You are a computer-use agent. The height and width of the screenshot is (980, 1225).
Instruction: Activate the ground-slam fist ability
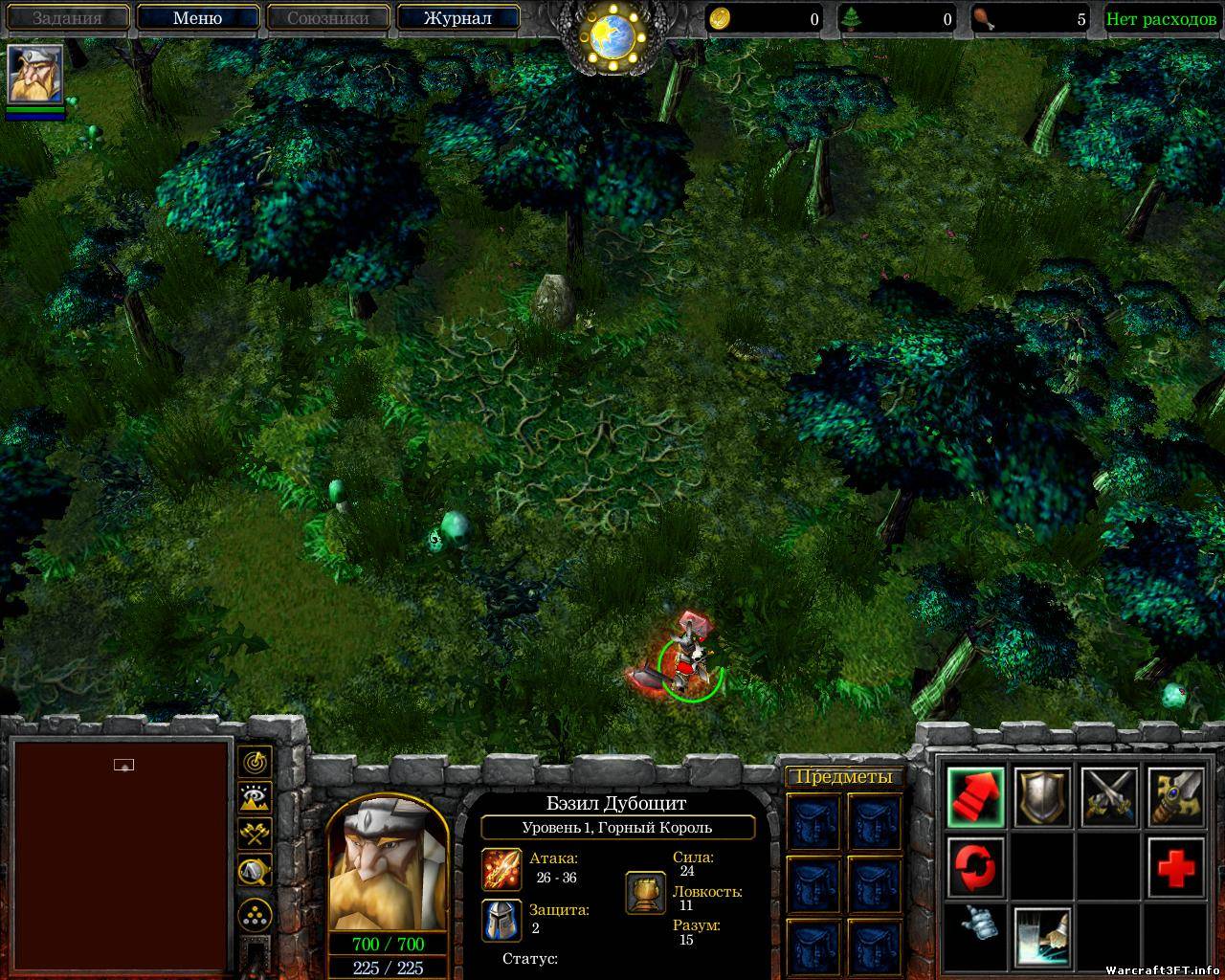[1042, 934]
